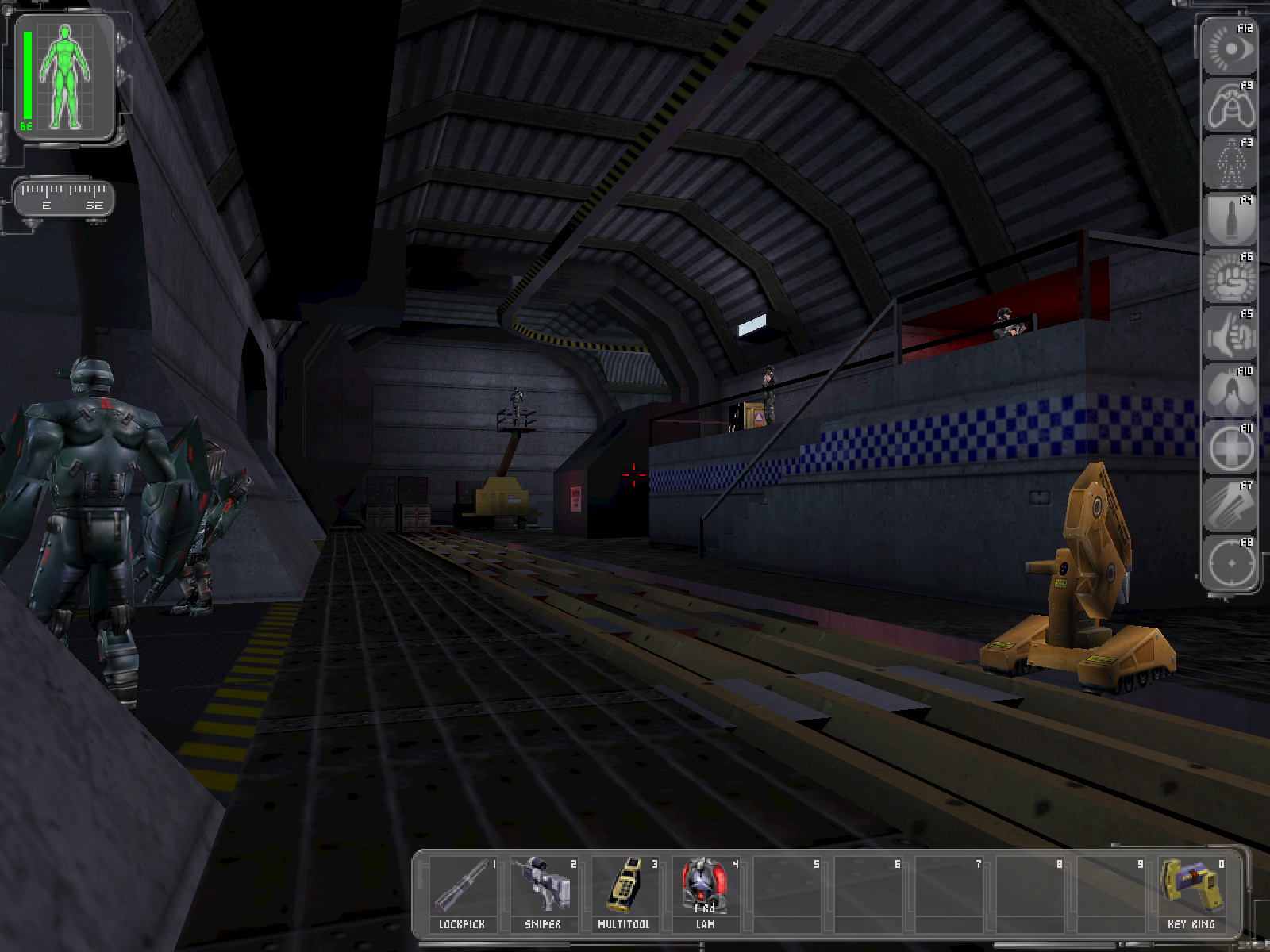Screen dimensions: 1270x952
Task: Choose the Multitool belt slot
Action: [x=624, y=892]
